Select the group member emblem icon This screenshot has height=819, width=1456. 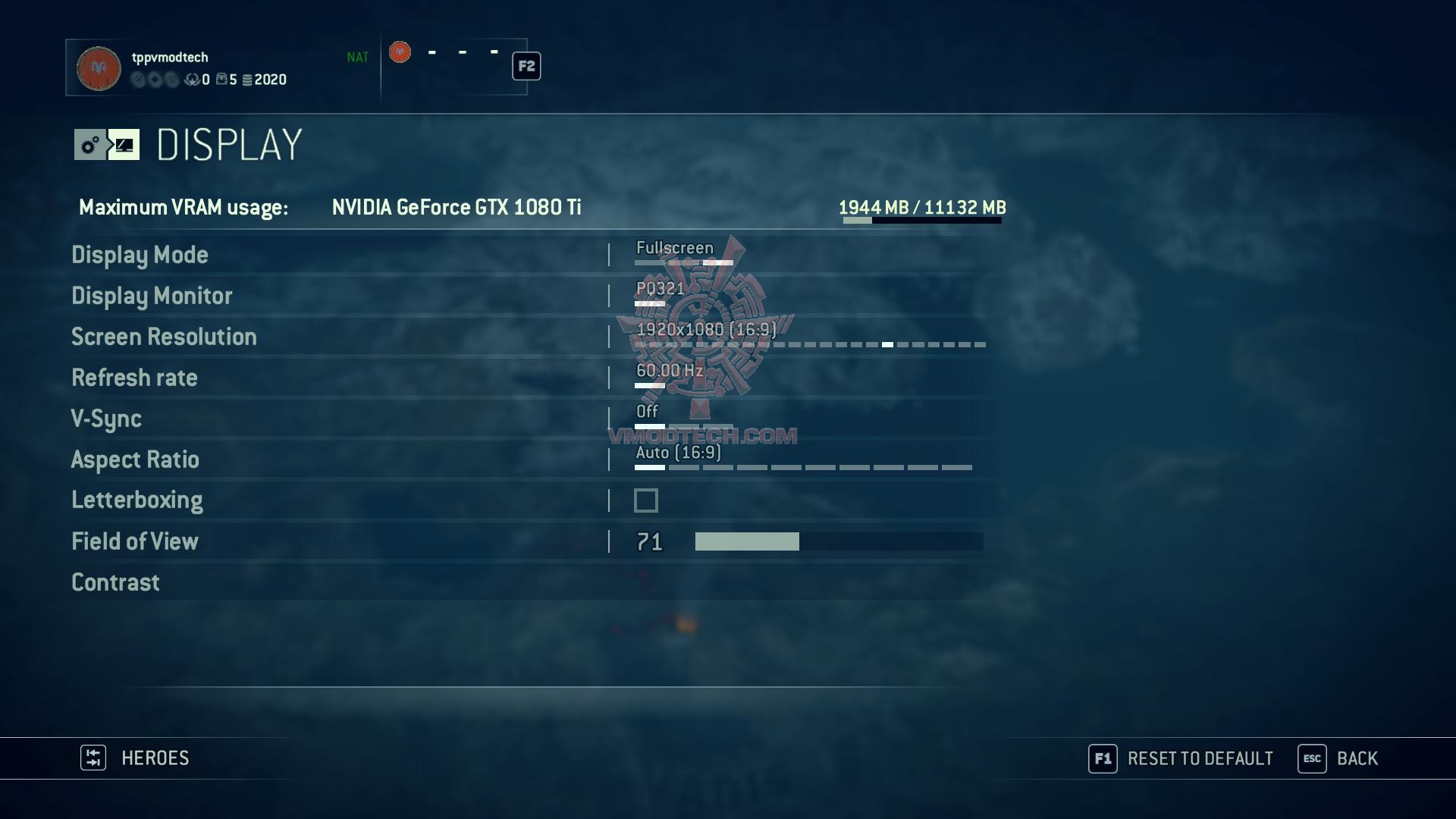tap(400, 52)
